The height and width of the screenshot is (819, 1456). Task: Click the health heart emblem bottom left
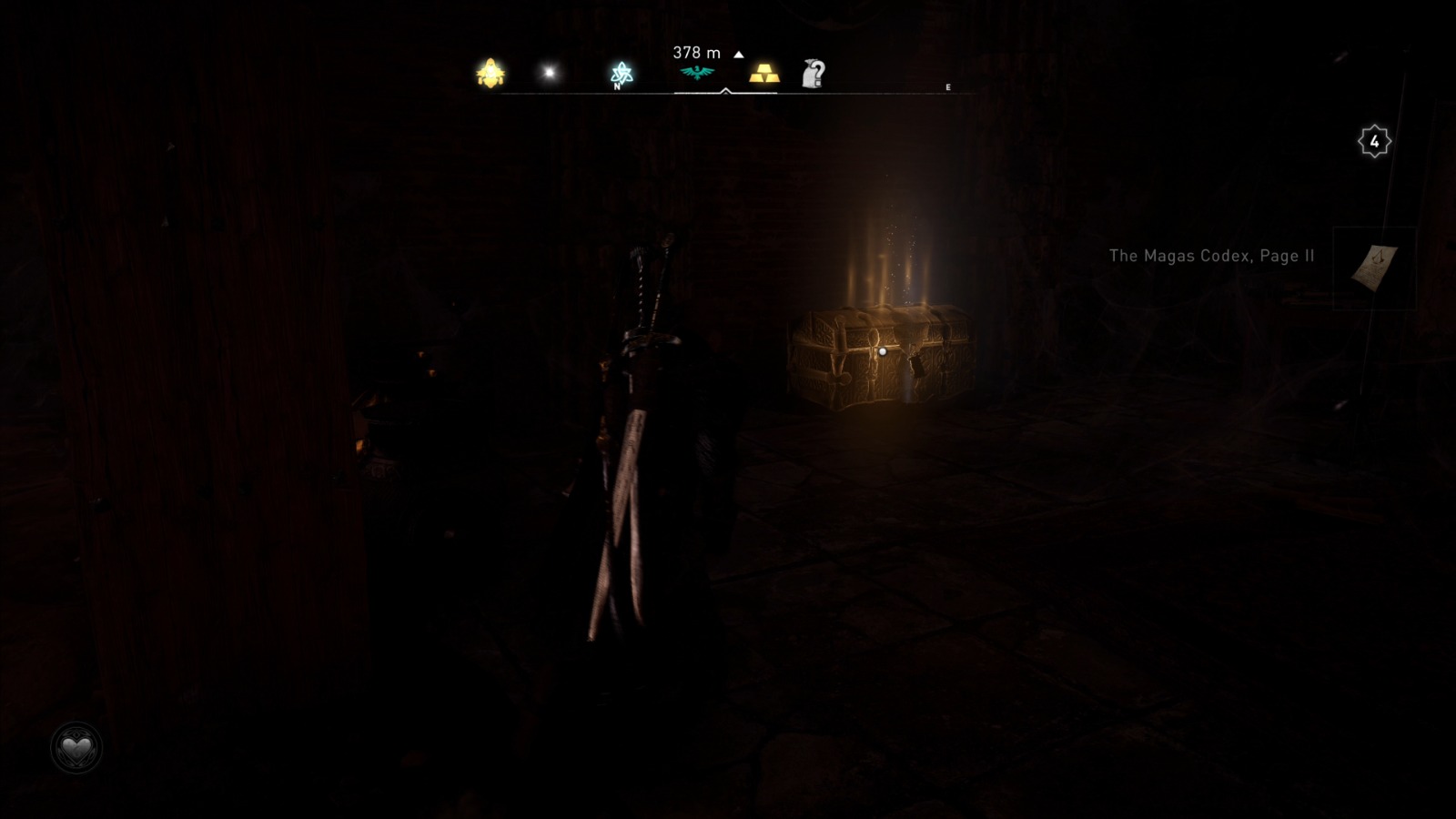[76, 746]
